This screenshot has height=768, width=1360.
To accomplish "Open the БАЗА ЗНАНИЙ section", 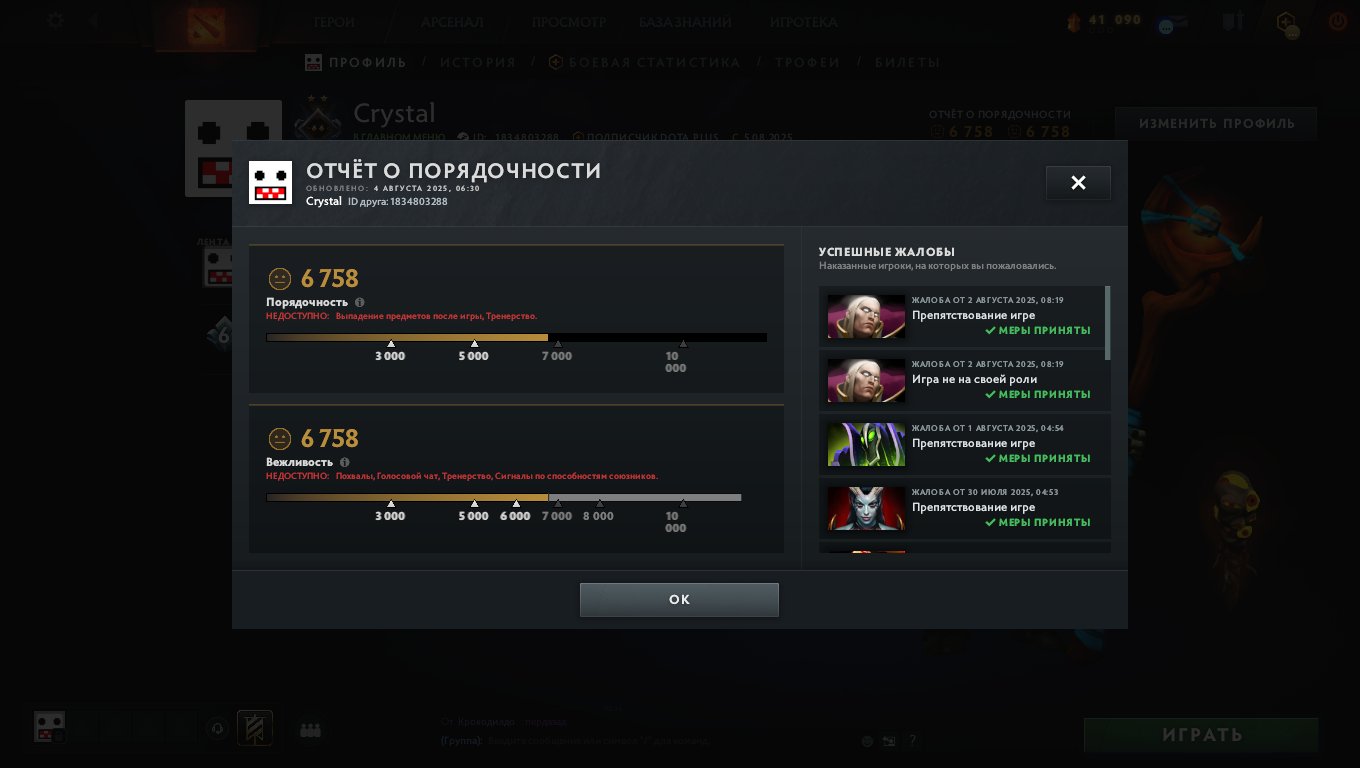I will tap(687, 21).
